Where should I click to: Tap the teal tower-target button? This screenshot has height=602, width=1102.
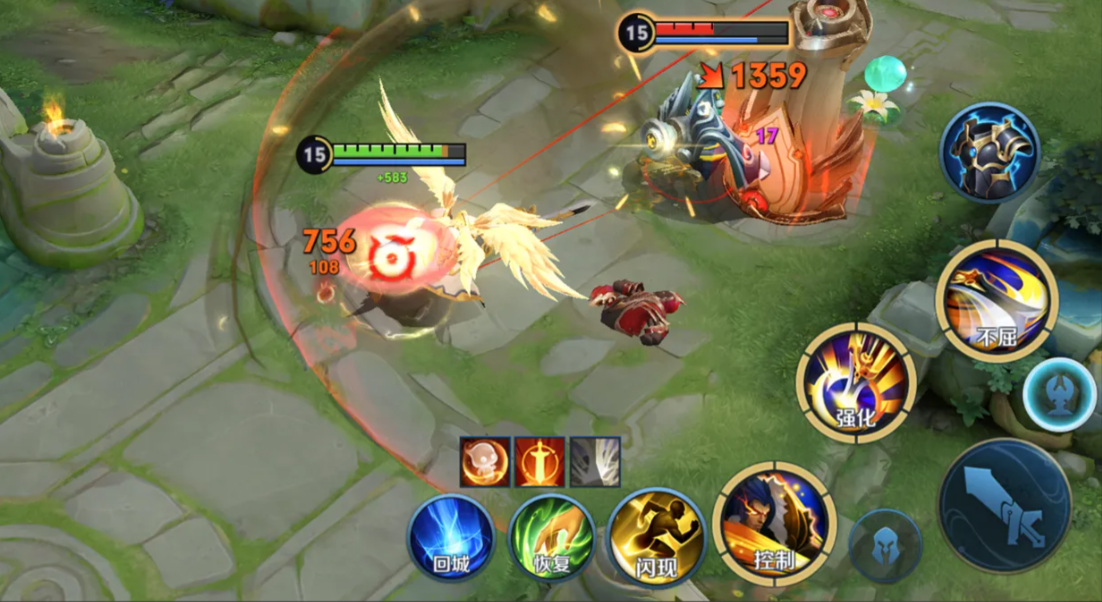point(1060,393)
